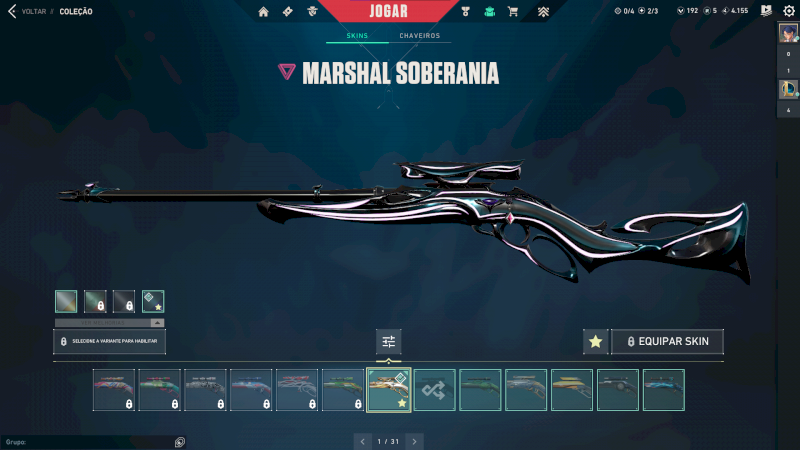Screen dimensions: 800x450
Task: Open the skin filter sliders button
Action: 389,342
